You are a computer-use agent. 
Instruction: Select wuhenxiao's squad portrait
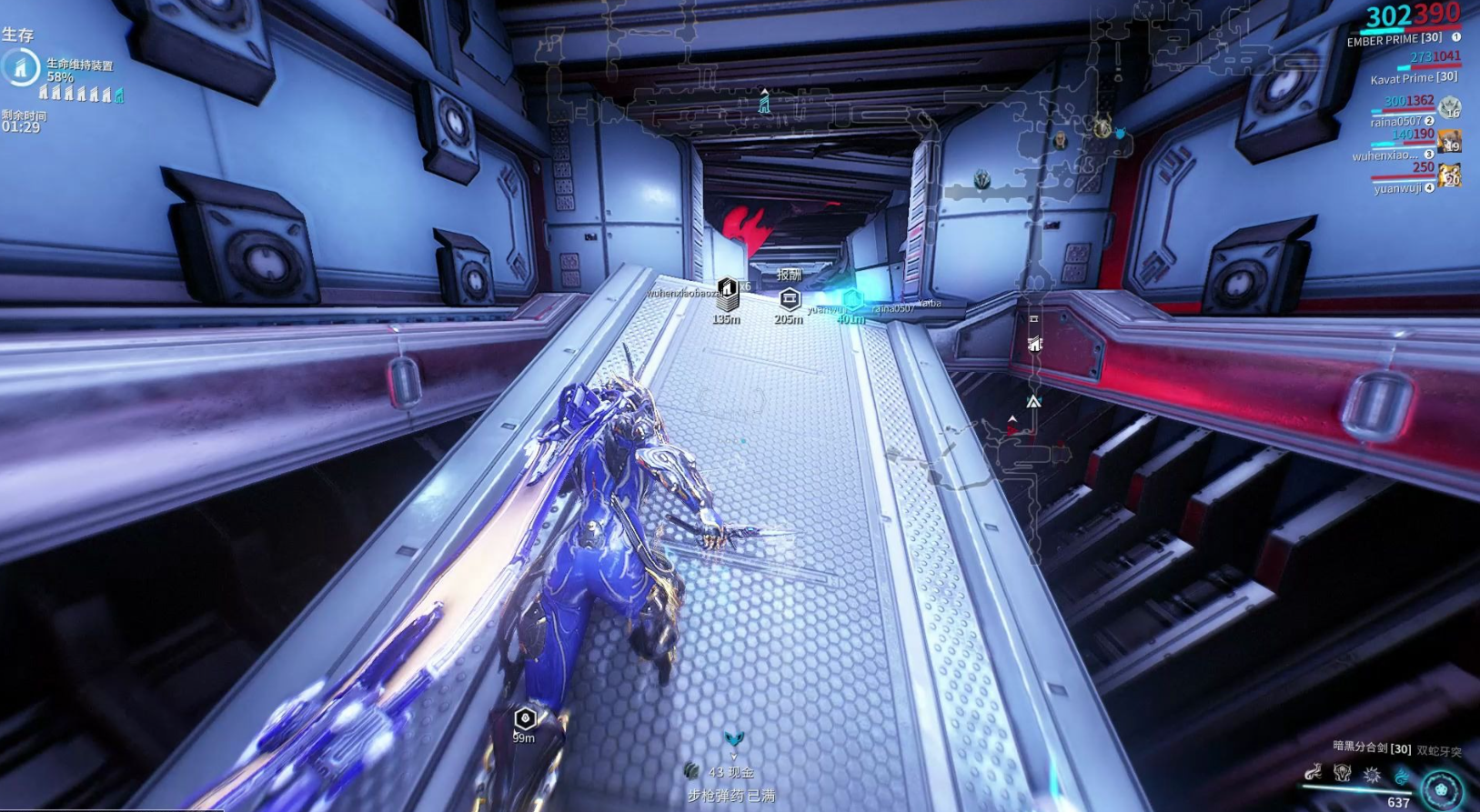[1449, 141]
